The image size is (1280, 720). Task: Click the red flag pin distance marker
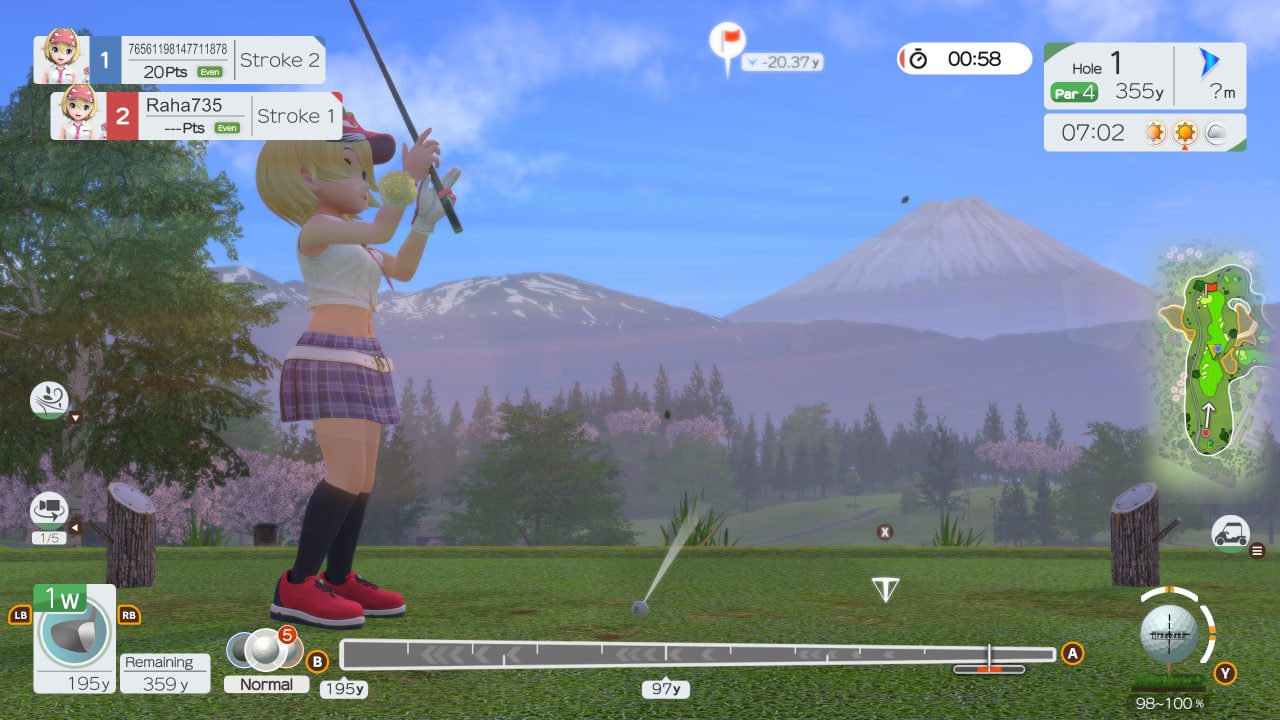tap(727, 43)
